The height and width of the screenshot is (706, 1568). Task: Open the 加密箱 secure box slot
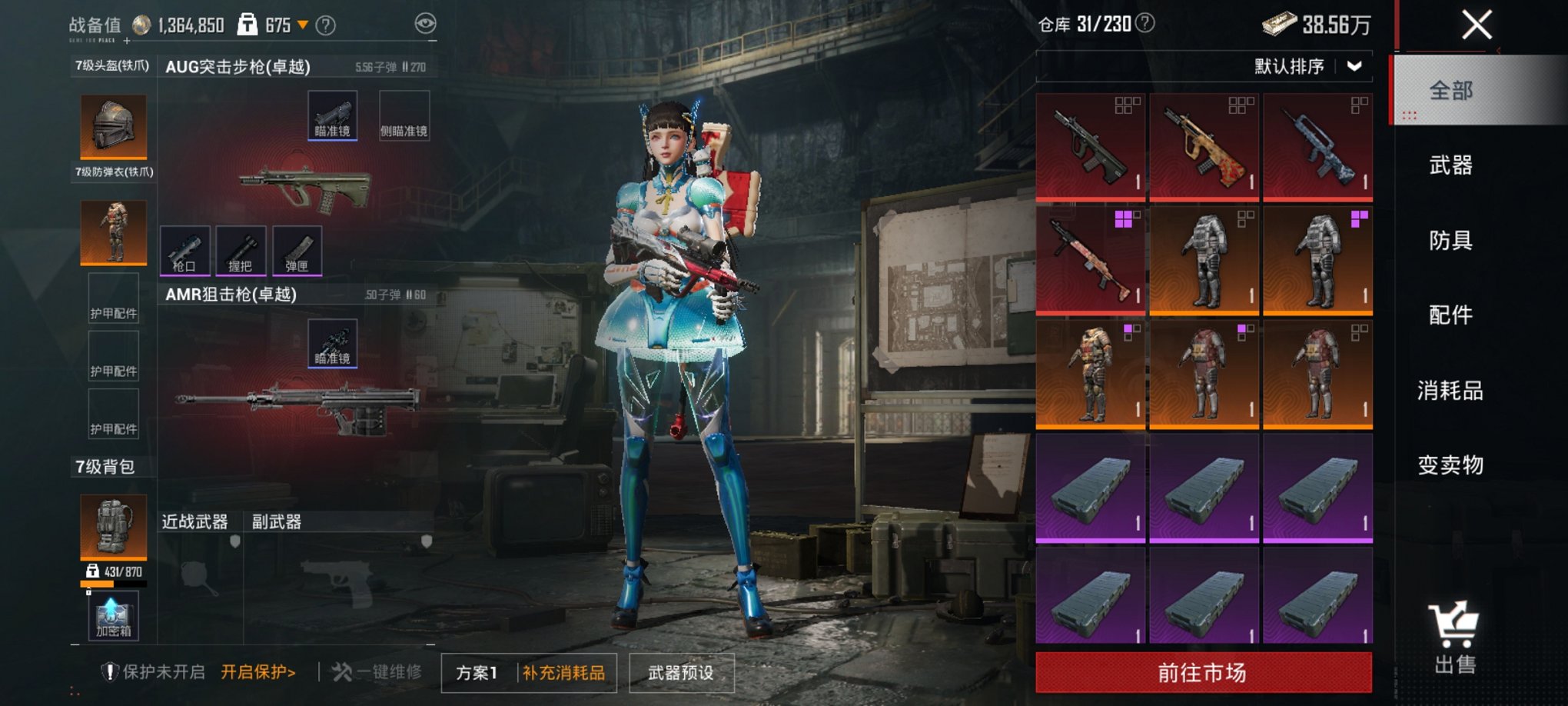pyautogui.click(x=114, y=616)
